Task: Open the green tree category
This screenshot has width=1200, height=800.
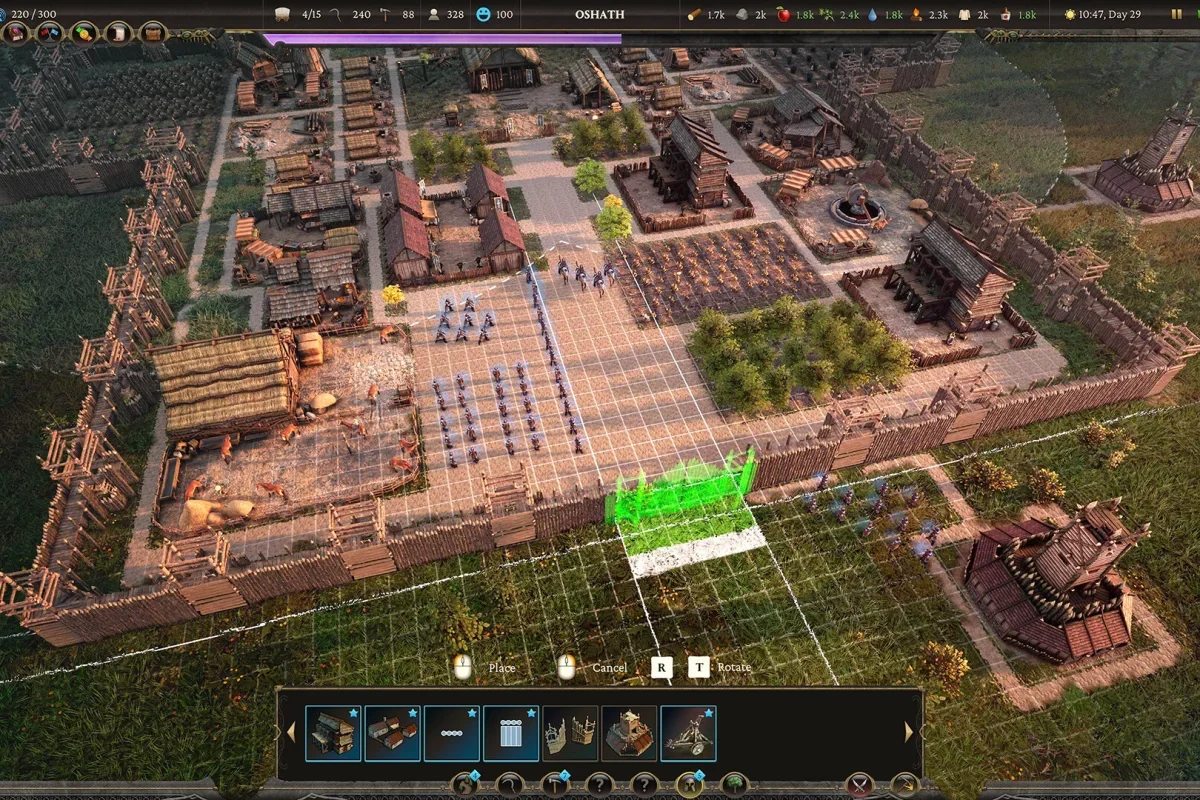Action: pos(734,784)
